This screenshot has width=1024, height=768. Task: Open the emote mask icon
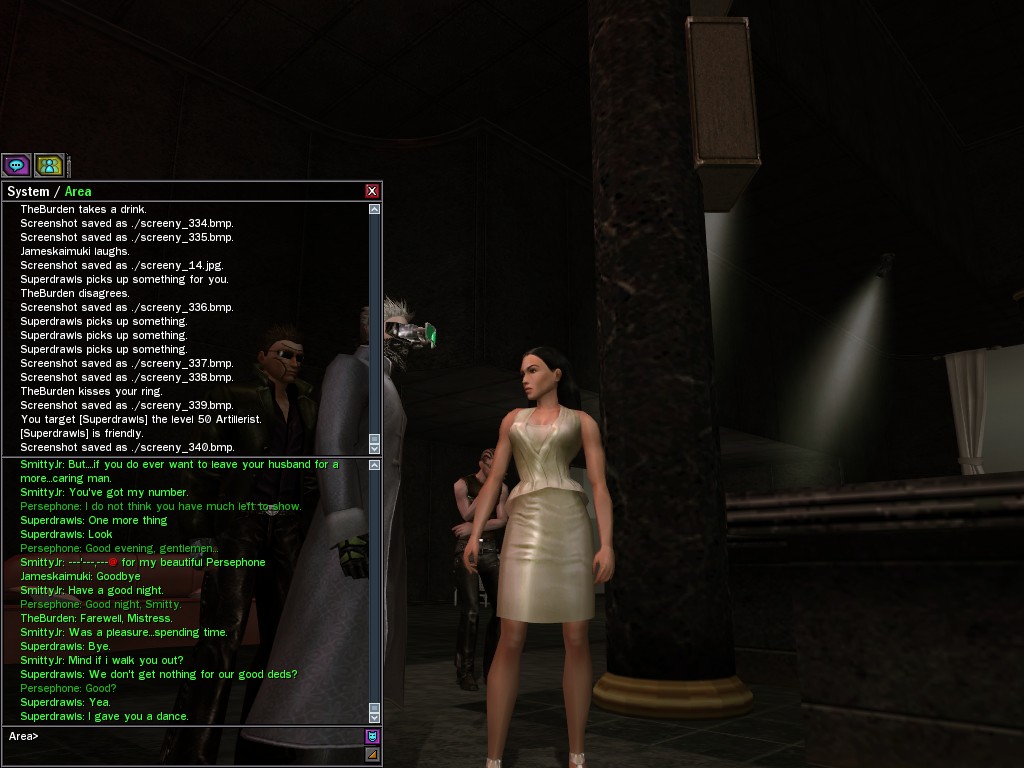point(372,737)
